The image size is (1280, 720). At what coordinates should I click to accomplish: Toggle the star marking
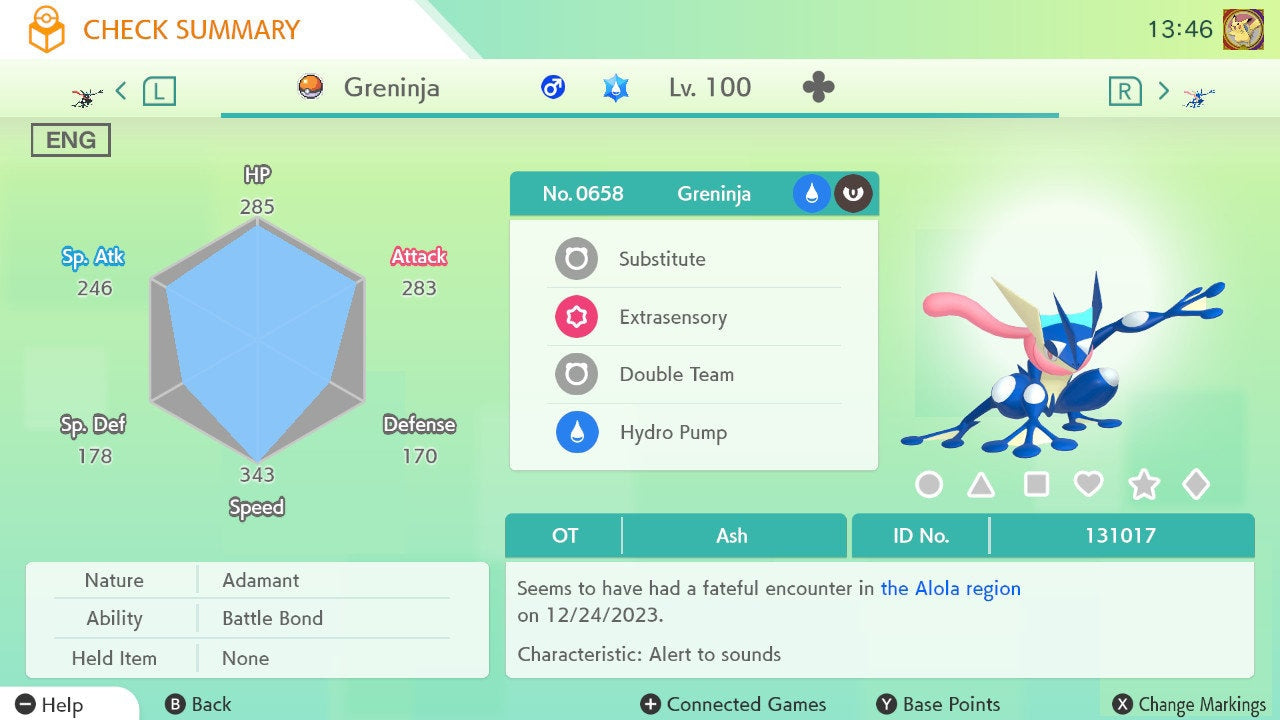(x=1143, y=485)
